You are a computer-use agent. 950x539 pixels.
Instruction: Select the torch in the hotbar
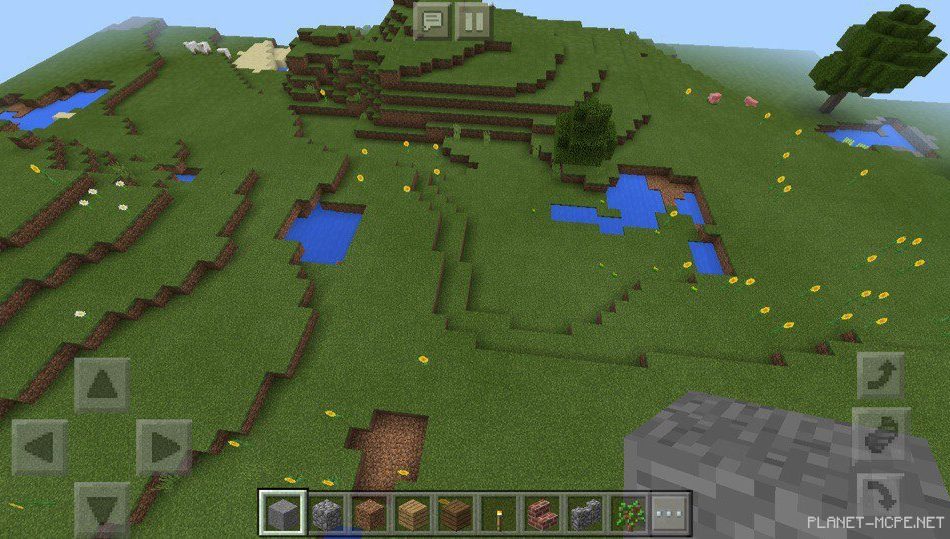(499, 514)
